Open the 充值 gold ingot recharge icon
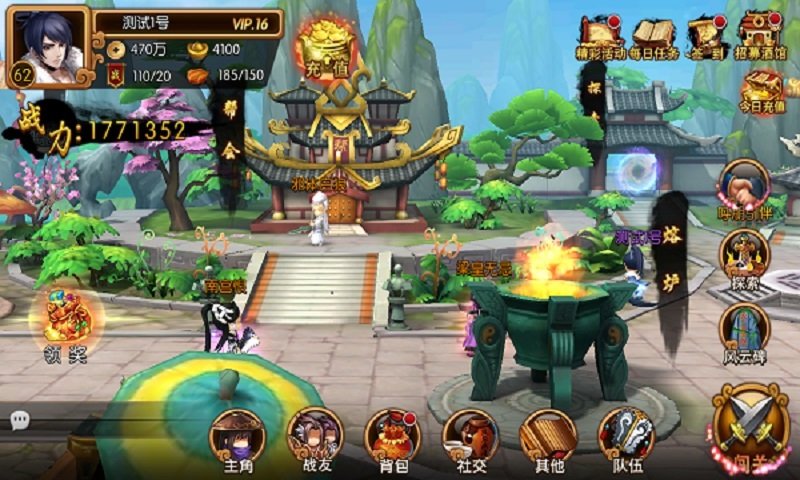 326,45
